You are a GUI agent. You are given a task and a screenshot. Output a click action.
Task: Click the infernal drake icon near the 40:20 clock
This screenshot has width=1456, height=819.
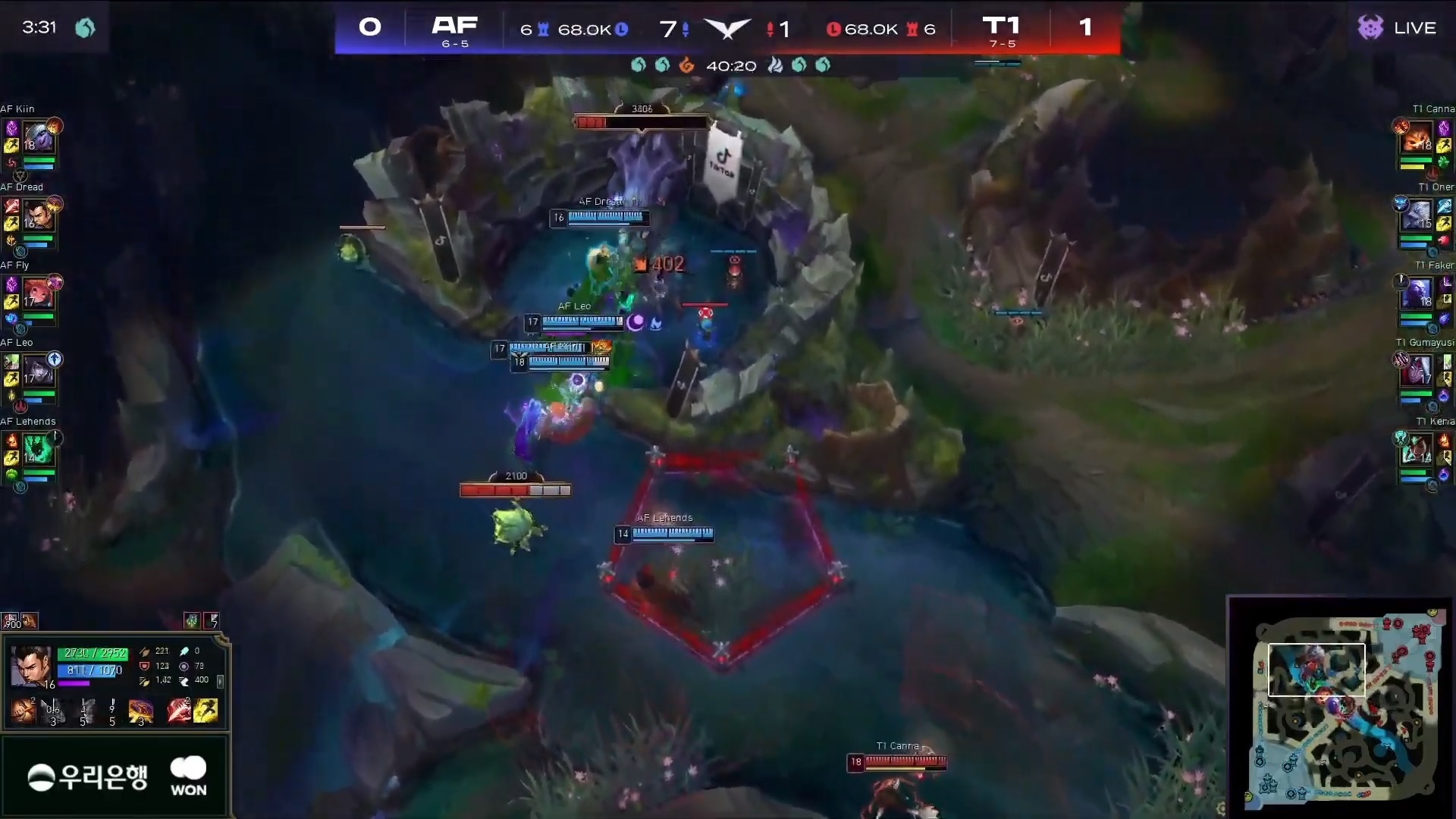(687, 66)
